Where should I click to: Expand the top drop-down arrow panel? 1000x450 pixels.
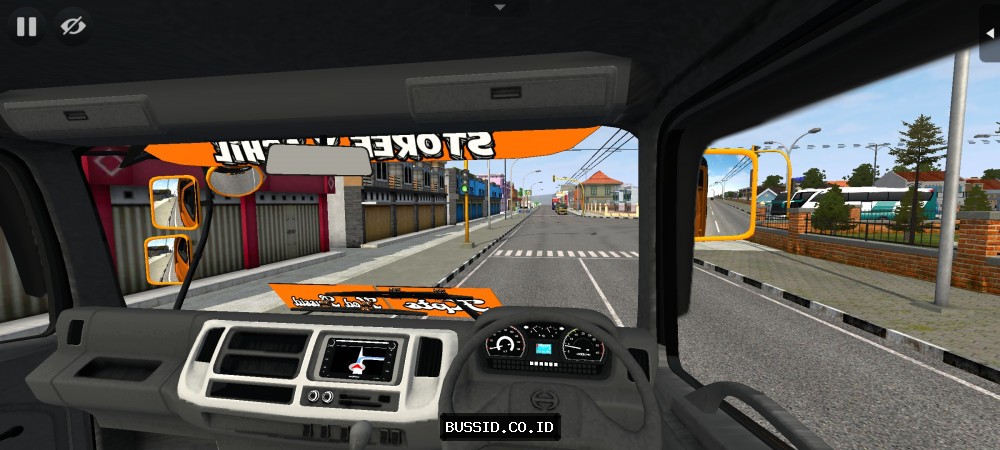pos(500,7)
